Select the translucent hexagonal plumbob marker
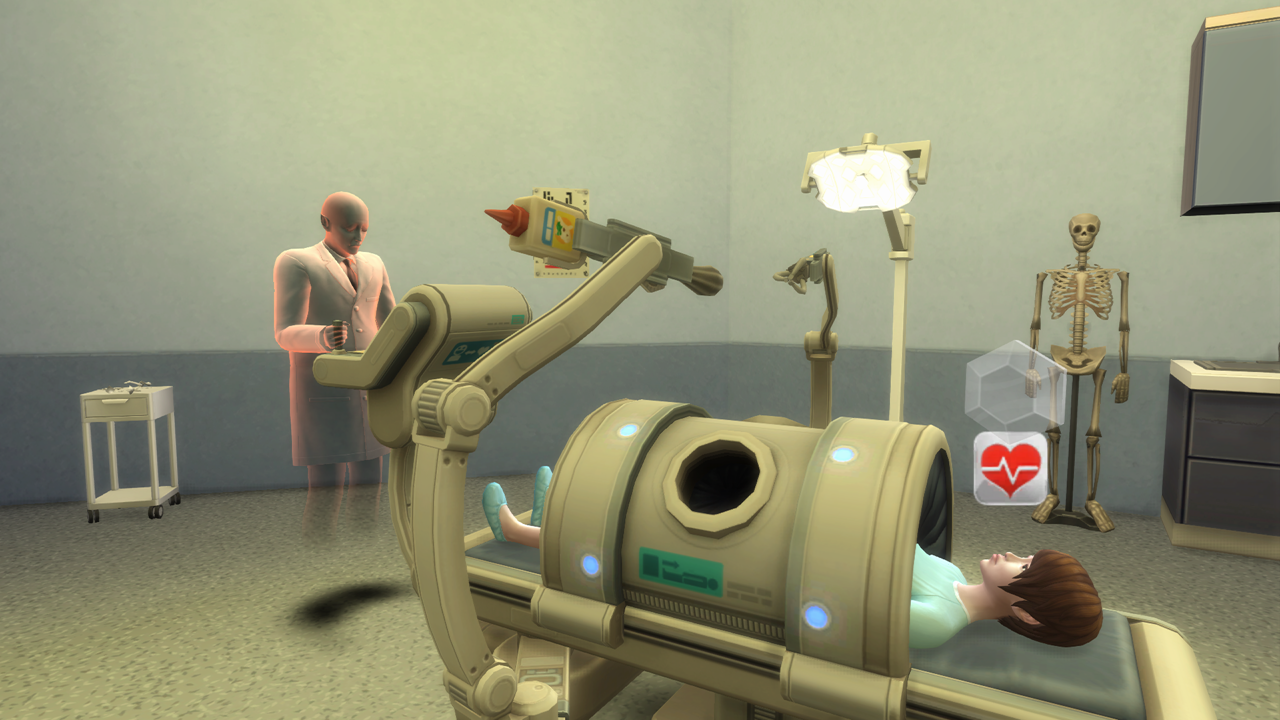 click(1014, 386)
